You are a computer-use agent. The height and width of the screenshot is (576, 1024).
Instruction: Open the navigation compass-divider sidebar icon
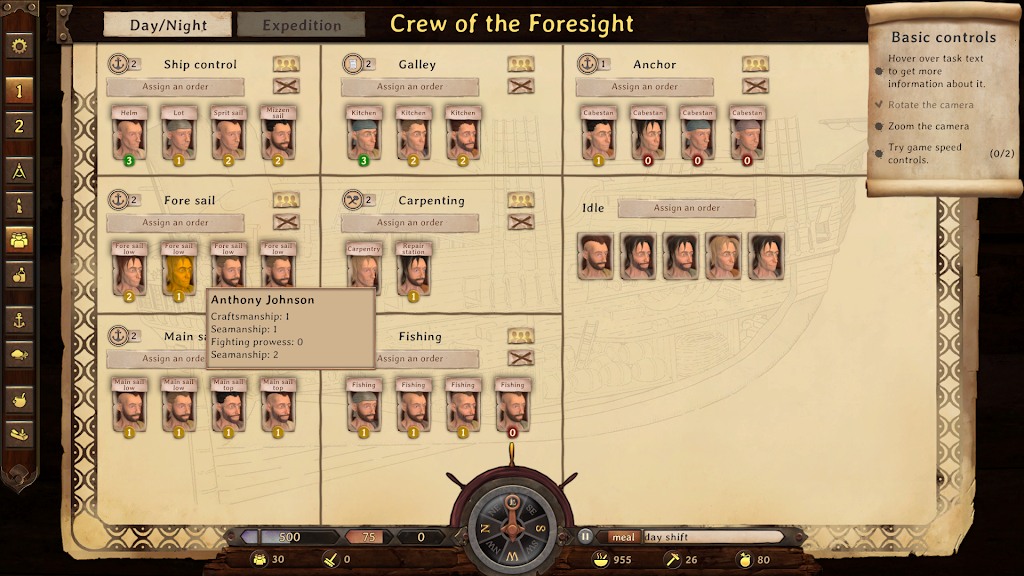coord(19,171)
